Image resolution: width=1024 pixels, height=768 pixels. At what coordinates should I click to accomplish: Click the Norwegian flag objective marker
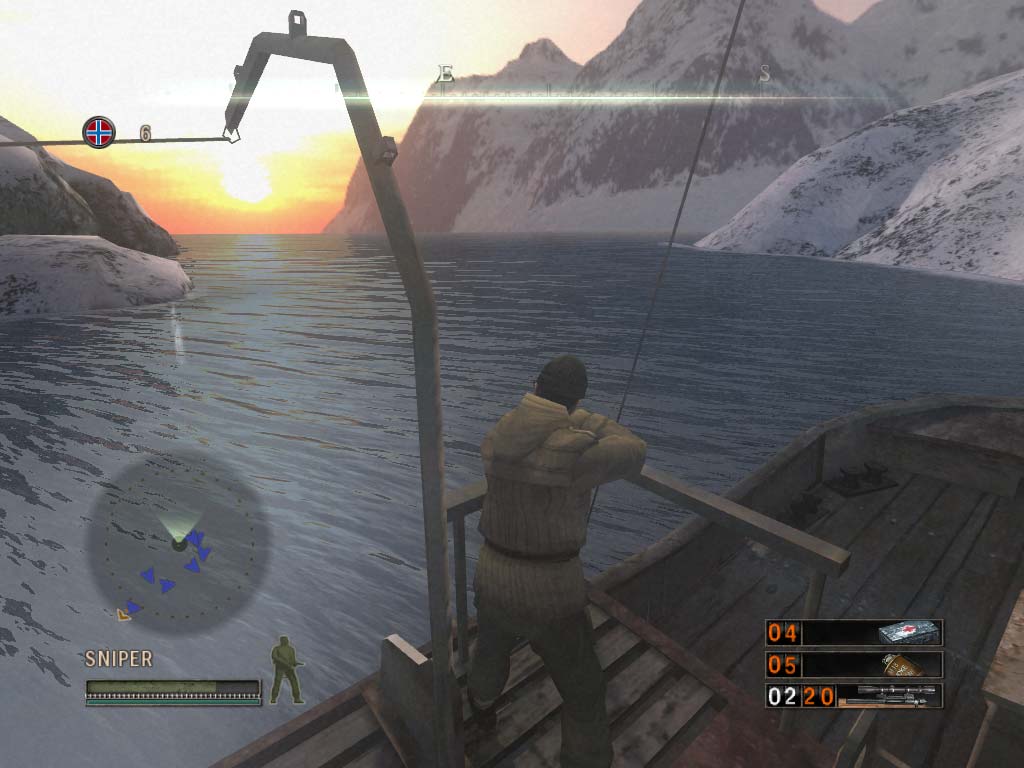click(98, 131)
